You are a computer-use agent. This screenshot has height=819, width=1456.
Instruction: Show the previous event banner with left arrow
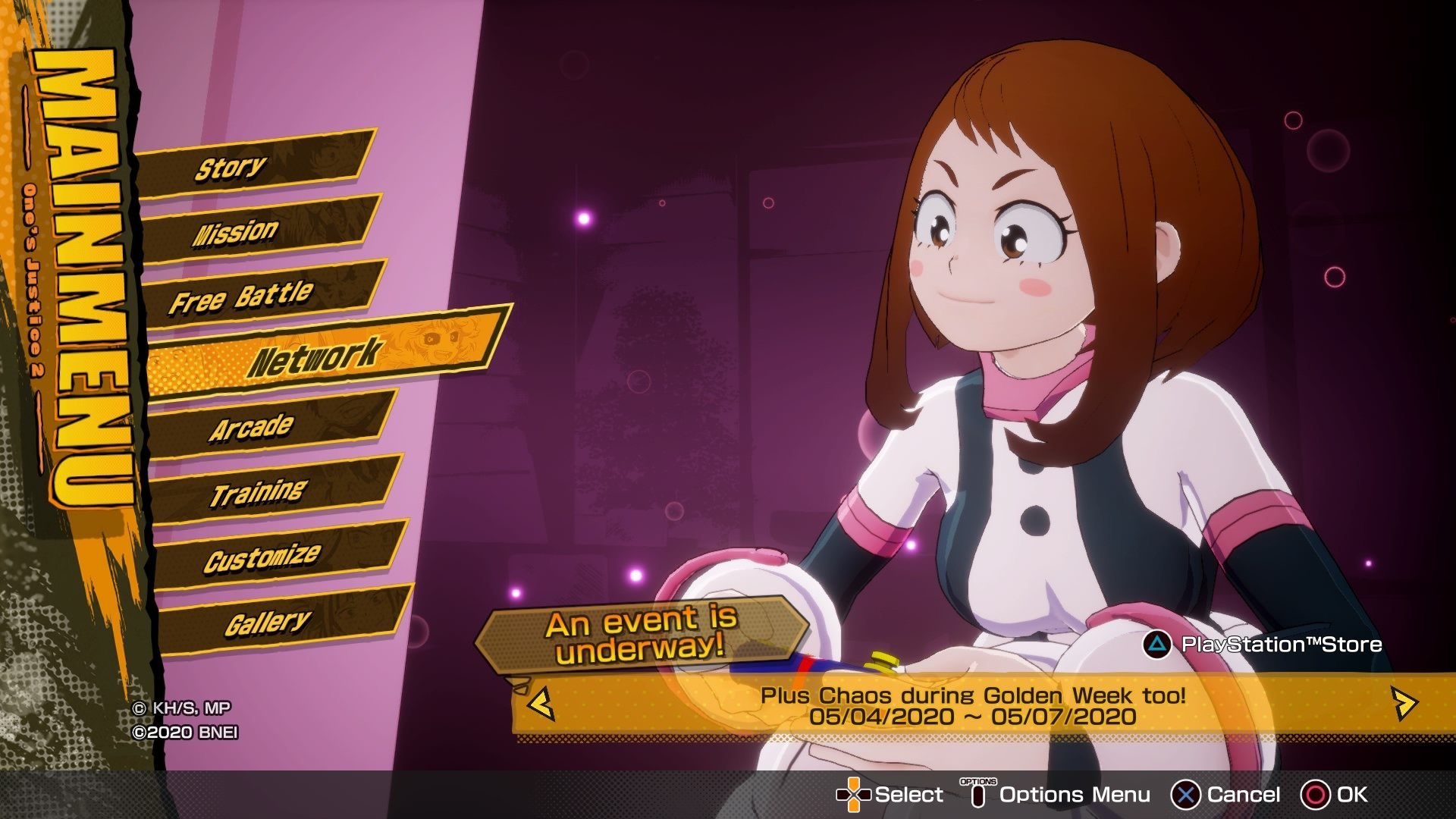[x=541, y=704]
